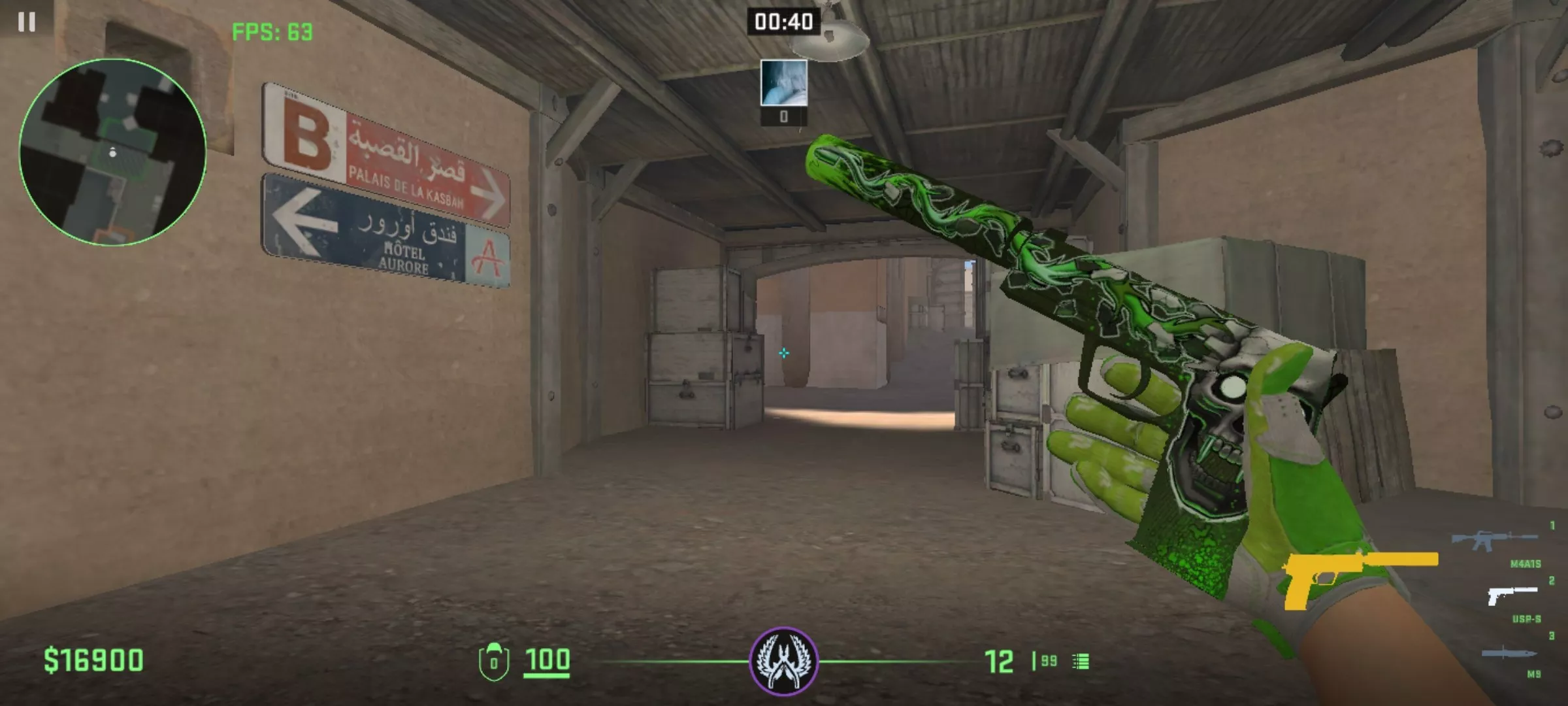Tap the ammo magazine icon beside 99

(1081, 662)
